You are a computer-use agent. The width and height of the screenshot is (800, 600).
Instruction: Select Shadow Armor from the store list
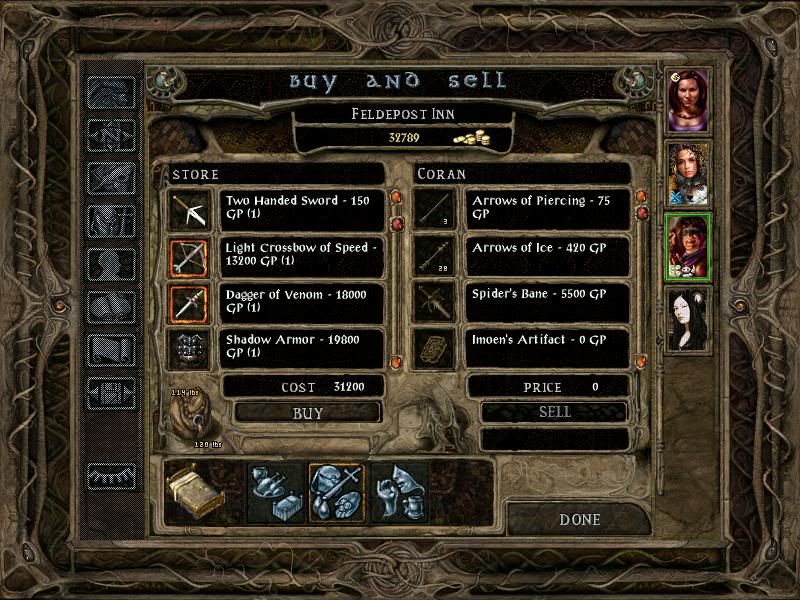click(302, 347)
